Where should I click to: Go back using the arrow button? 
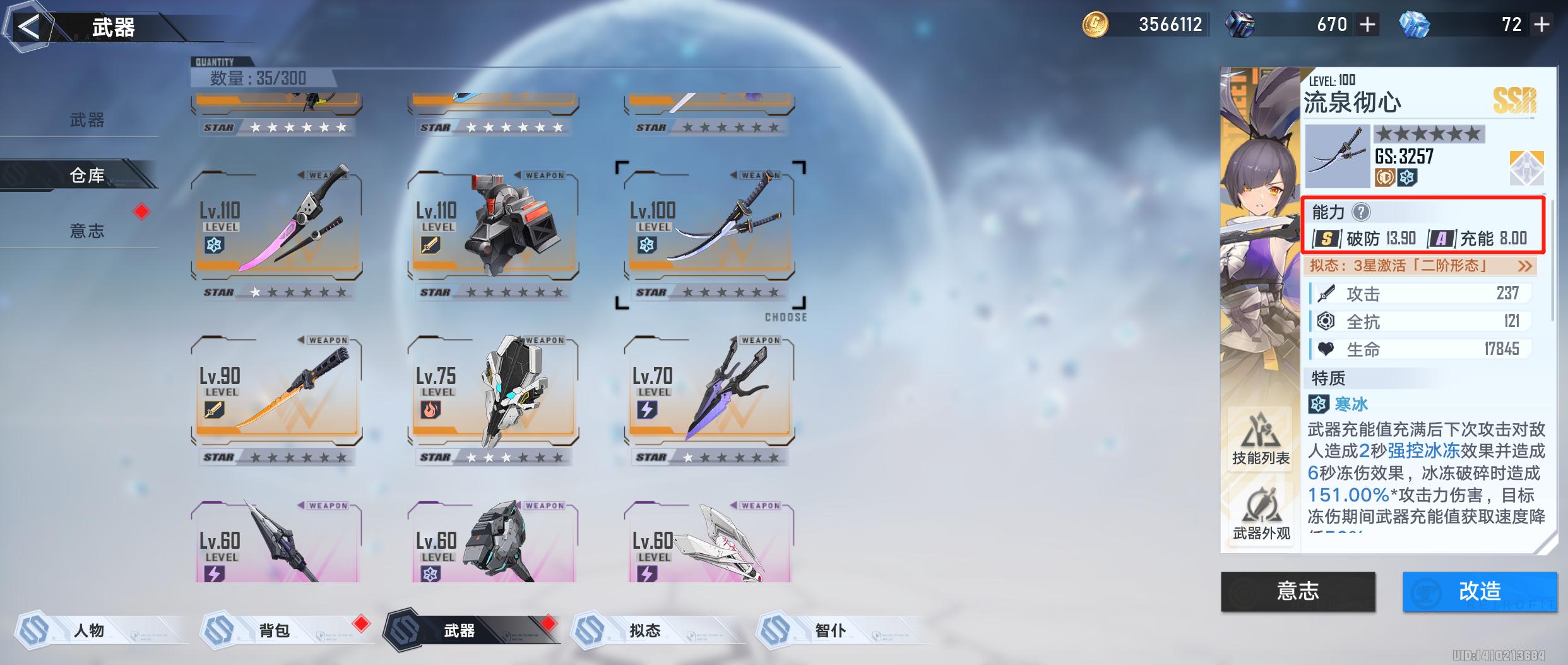[28, 27]
